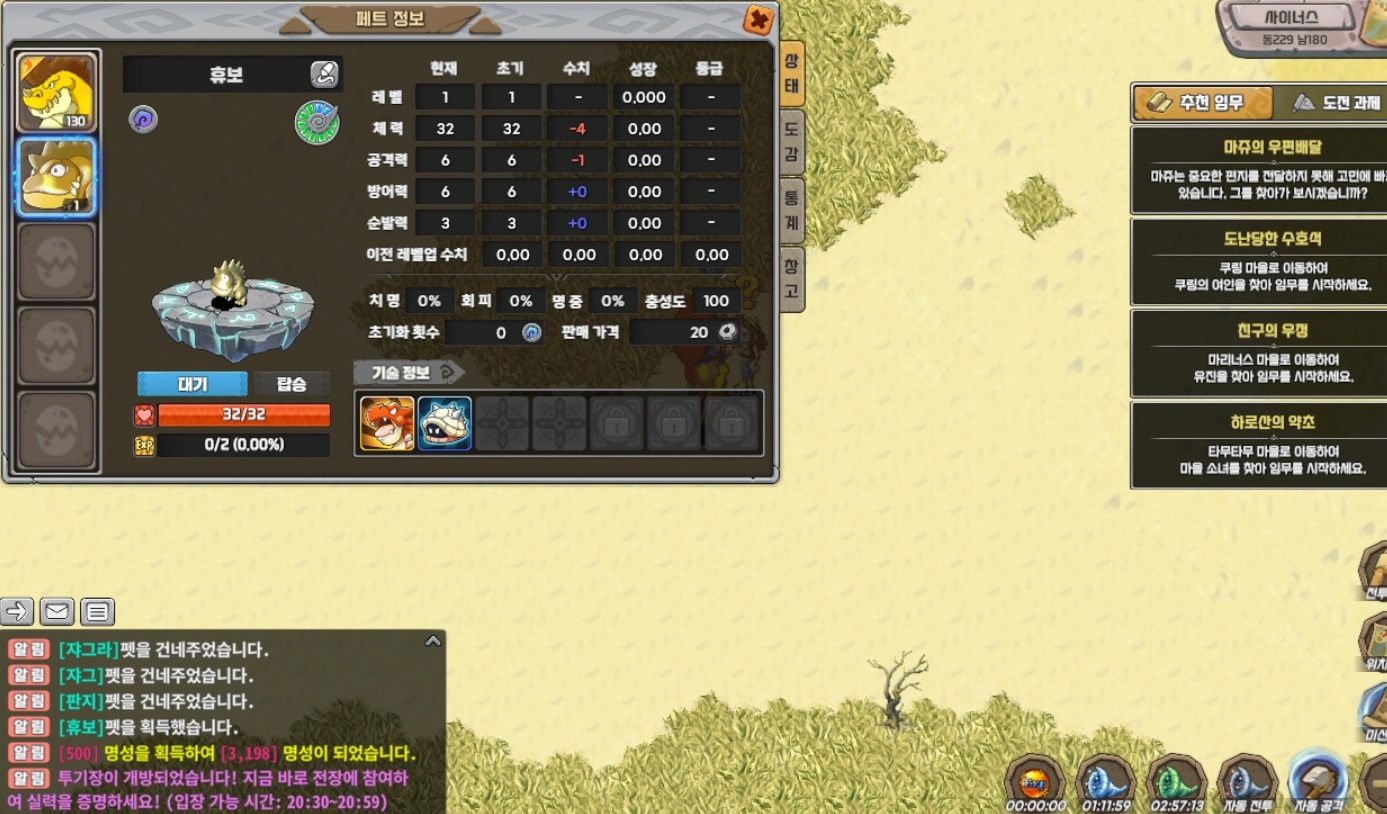Viewport: 1387px width, 814px height.
Task: Click the 대기 button
Action: tap(192, 384)
